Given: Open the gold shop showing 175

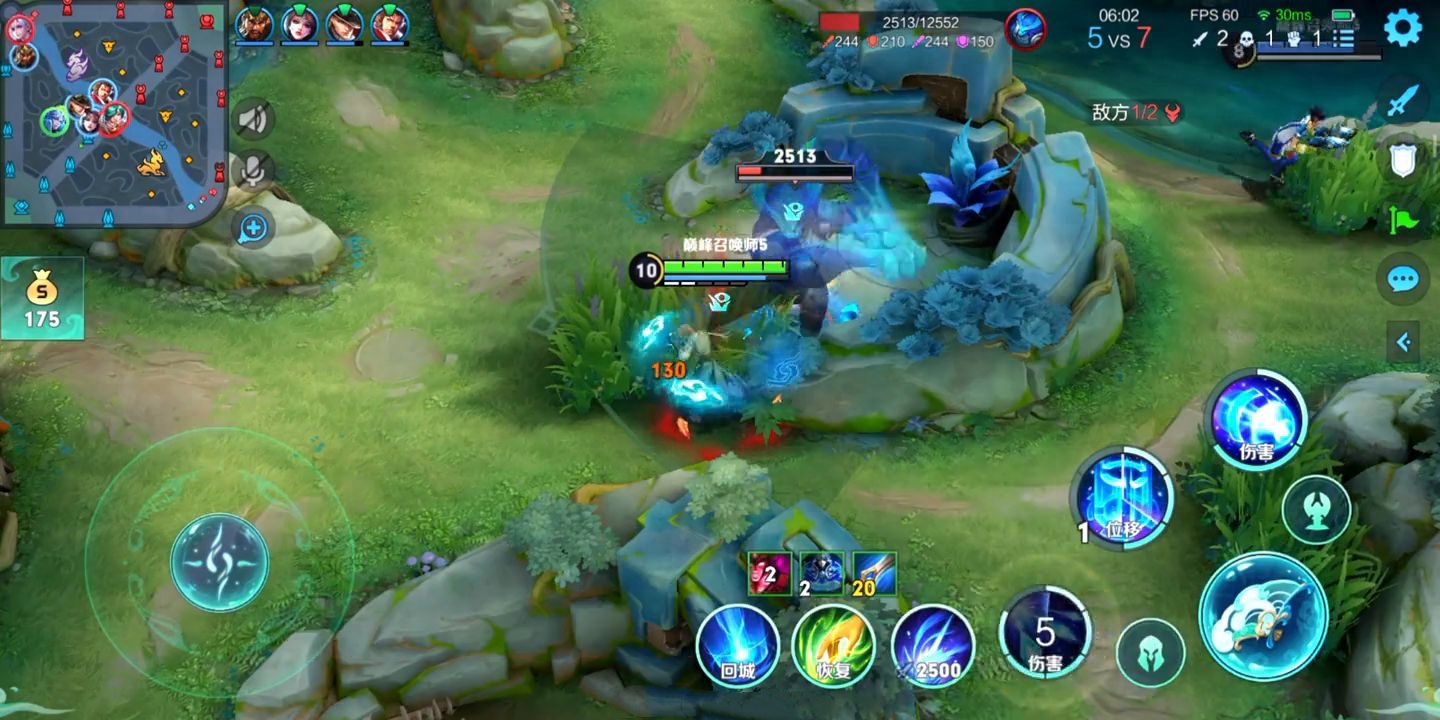Looking at the screenshot, I should (x=42, y=299).
